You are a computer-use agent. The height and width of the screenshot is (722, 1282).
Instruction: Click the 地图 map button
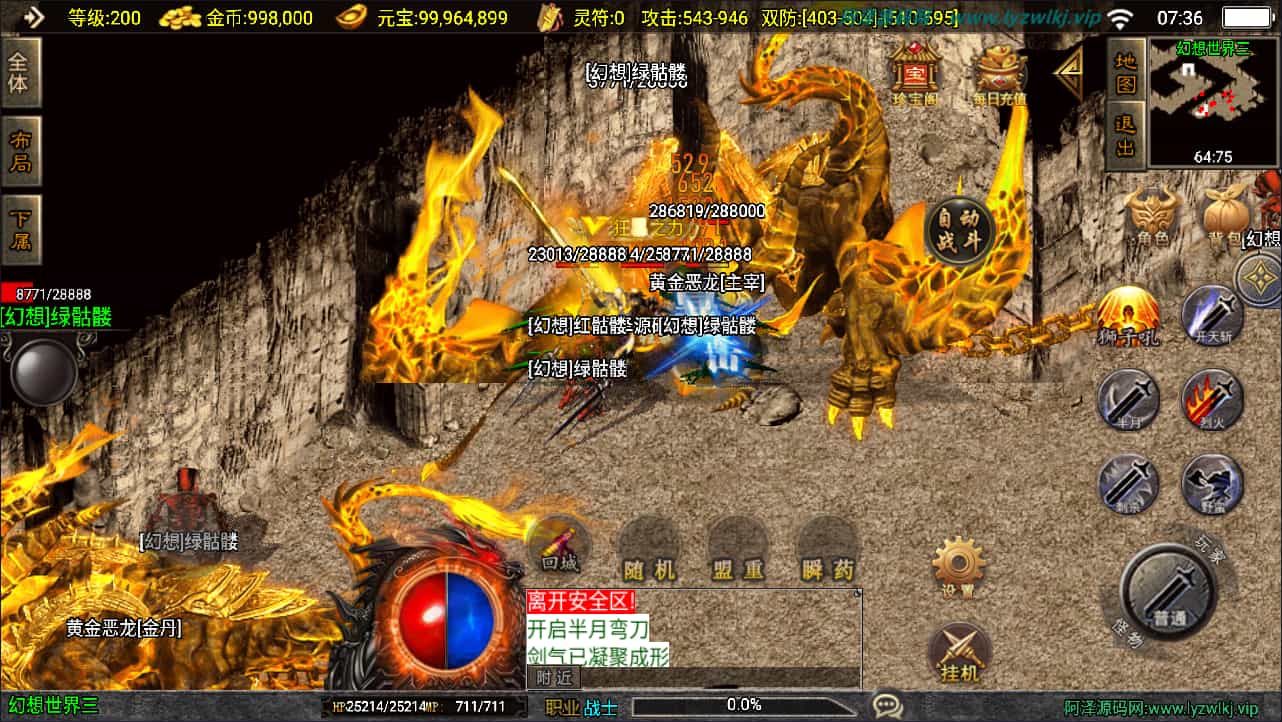1126,72
